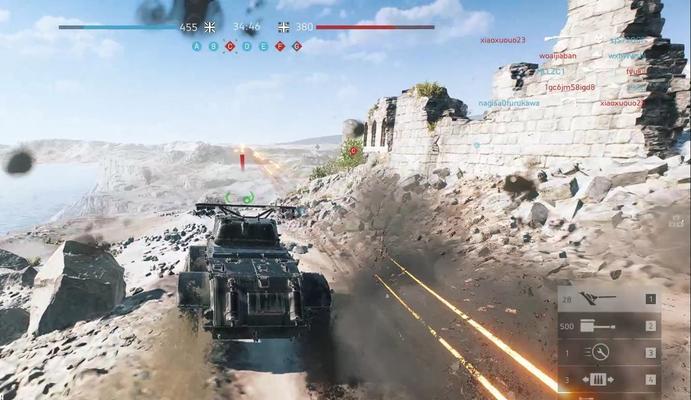Screen dimensions: 691x400
Task: Click the objective A flag marker
Action: point(196,46)
